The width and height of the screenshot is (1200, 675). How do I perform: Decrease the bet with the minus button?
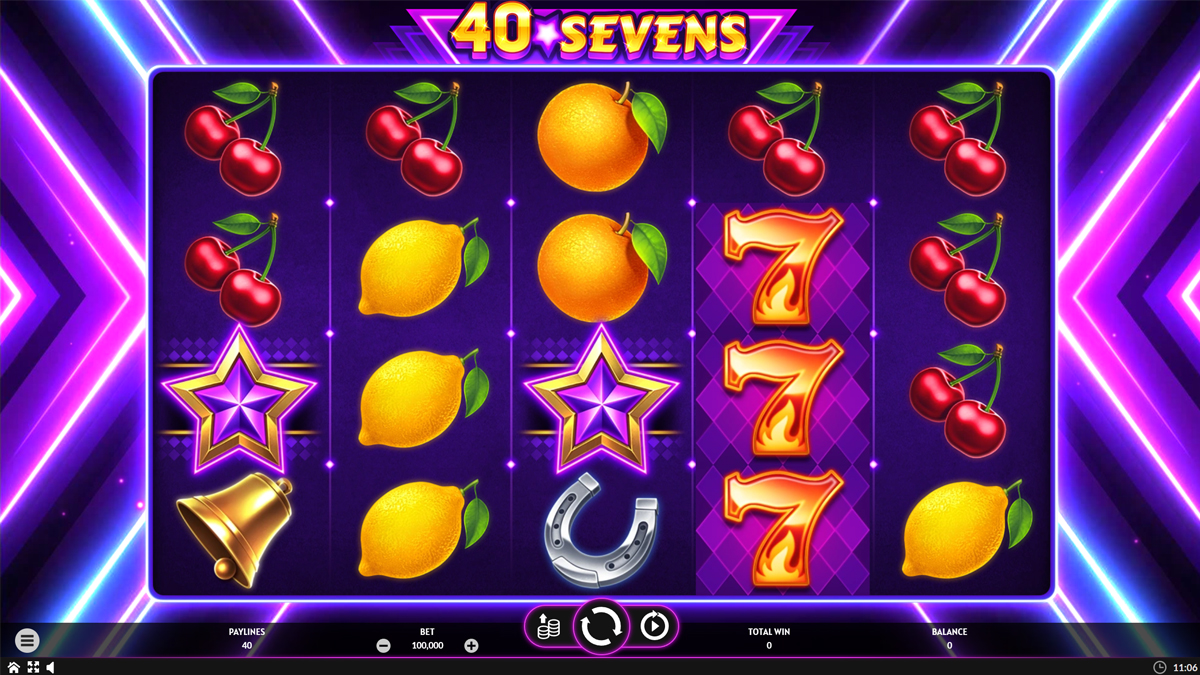point(383,646)
